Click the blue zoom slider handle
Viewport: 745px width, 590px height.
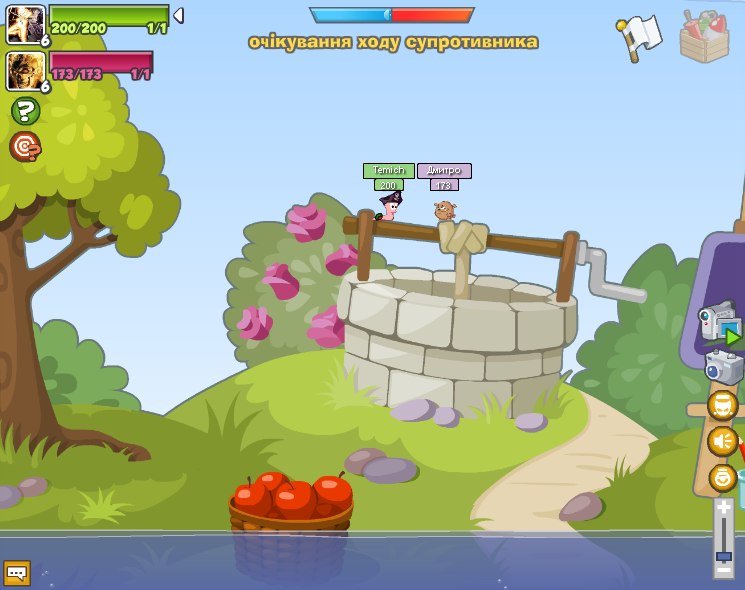pos(723,556)
